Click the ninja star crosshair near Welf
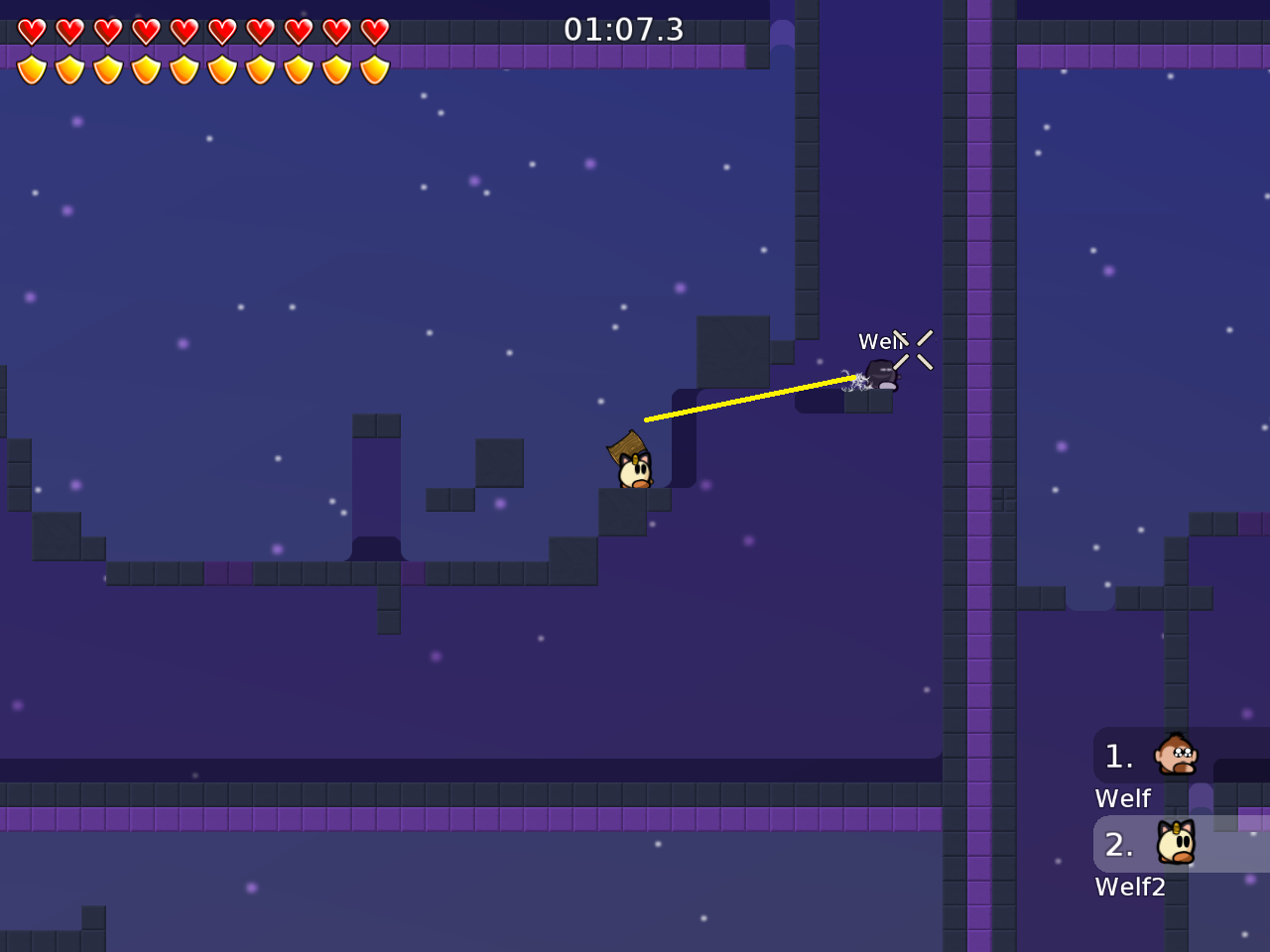Image resolution: width=1270 pixels, height=952 pixels. (x=915, y=352)
